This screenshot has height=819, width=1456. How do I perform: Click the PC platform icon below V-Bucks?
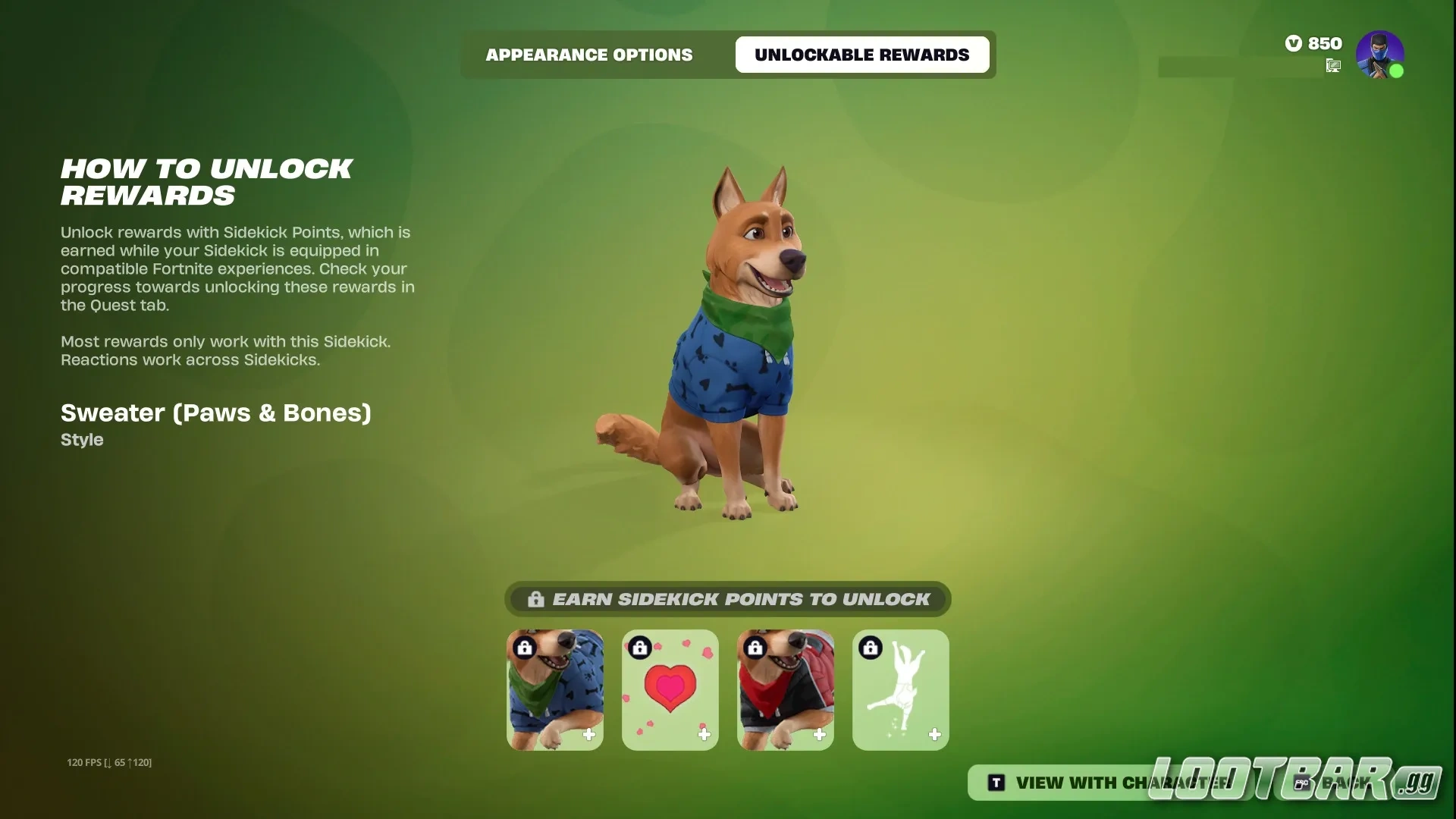[x=1332, y=67]
